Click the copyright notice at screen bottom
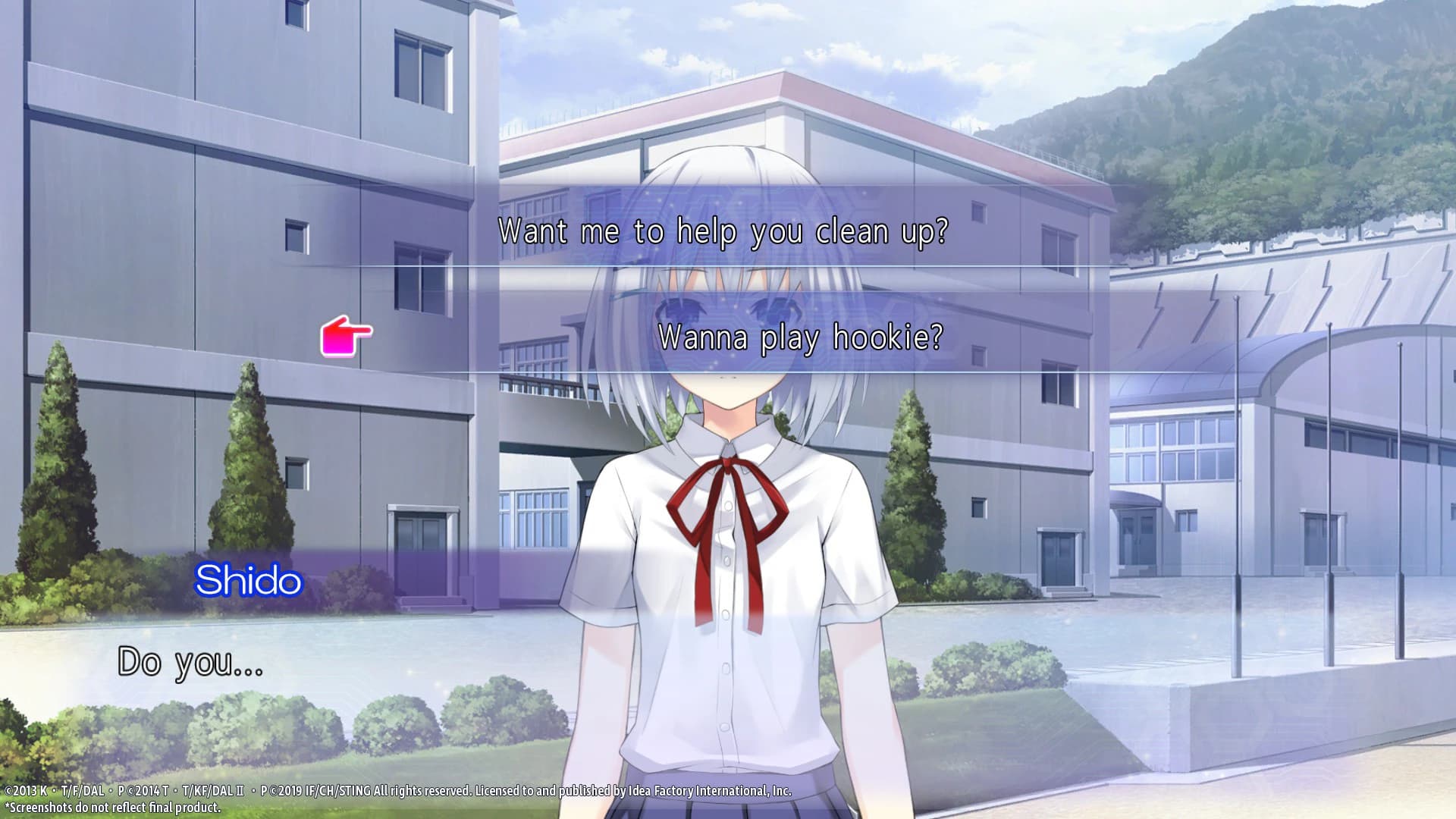The height and width of the screenshot is (819, 1456). point(402,789)
